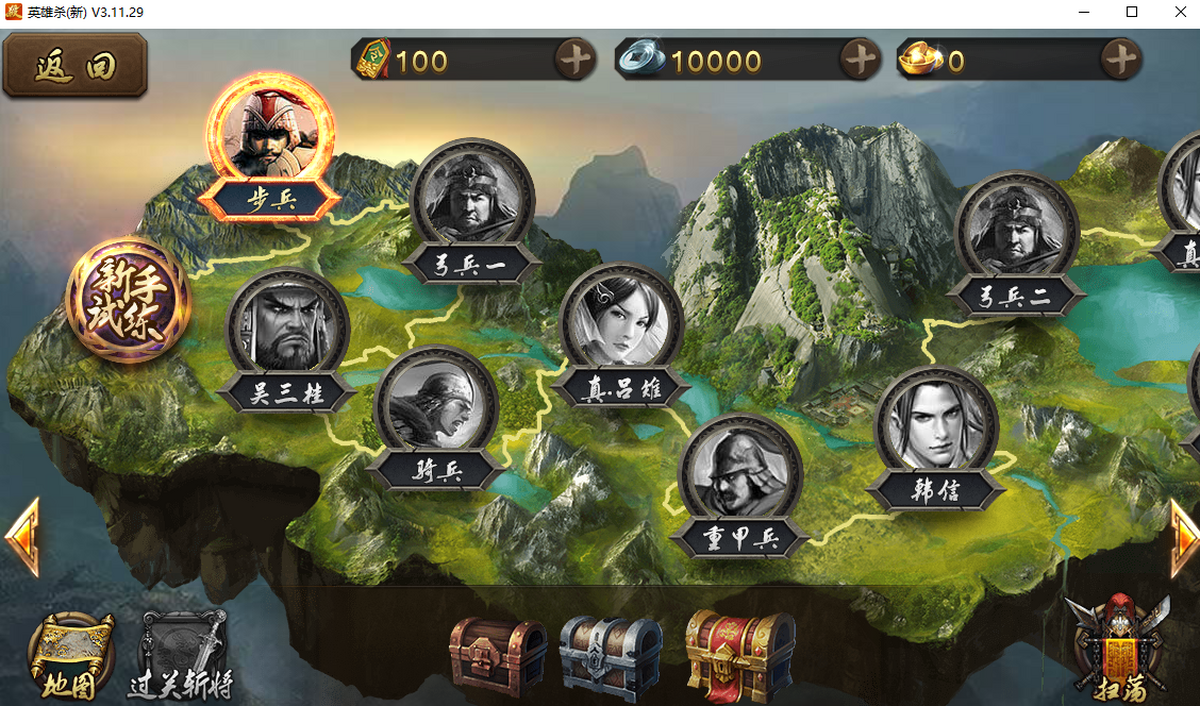Choose the 真·吕雉 stage portrait

621,323
